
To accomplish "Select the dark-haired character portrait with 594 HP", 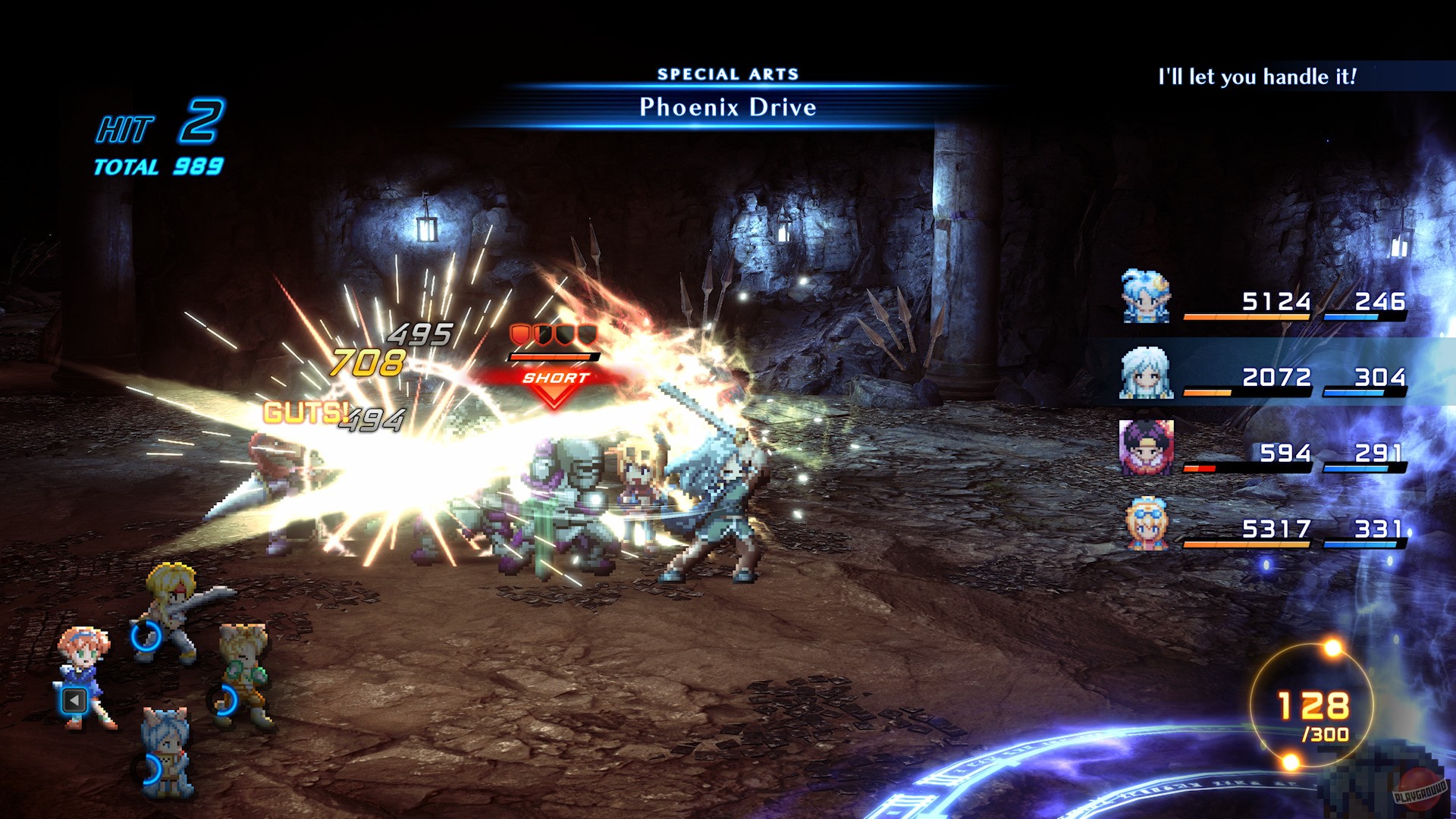I will pos(1149,447).
